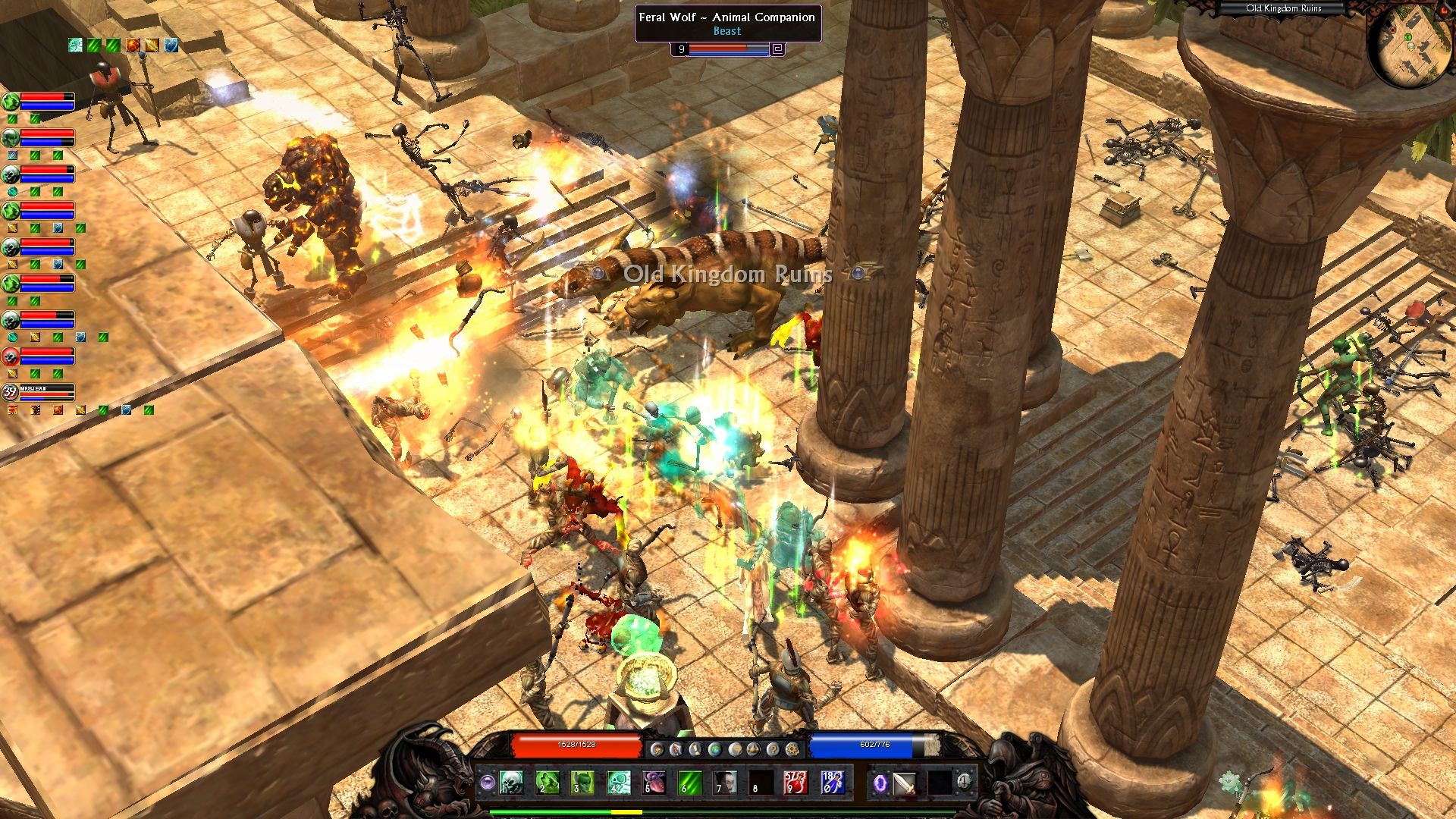The image size is (1456, 819).
Task: Use the purple heart skill
Action: [x=654, y=782]
